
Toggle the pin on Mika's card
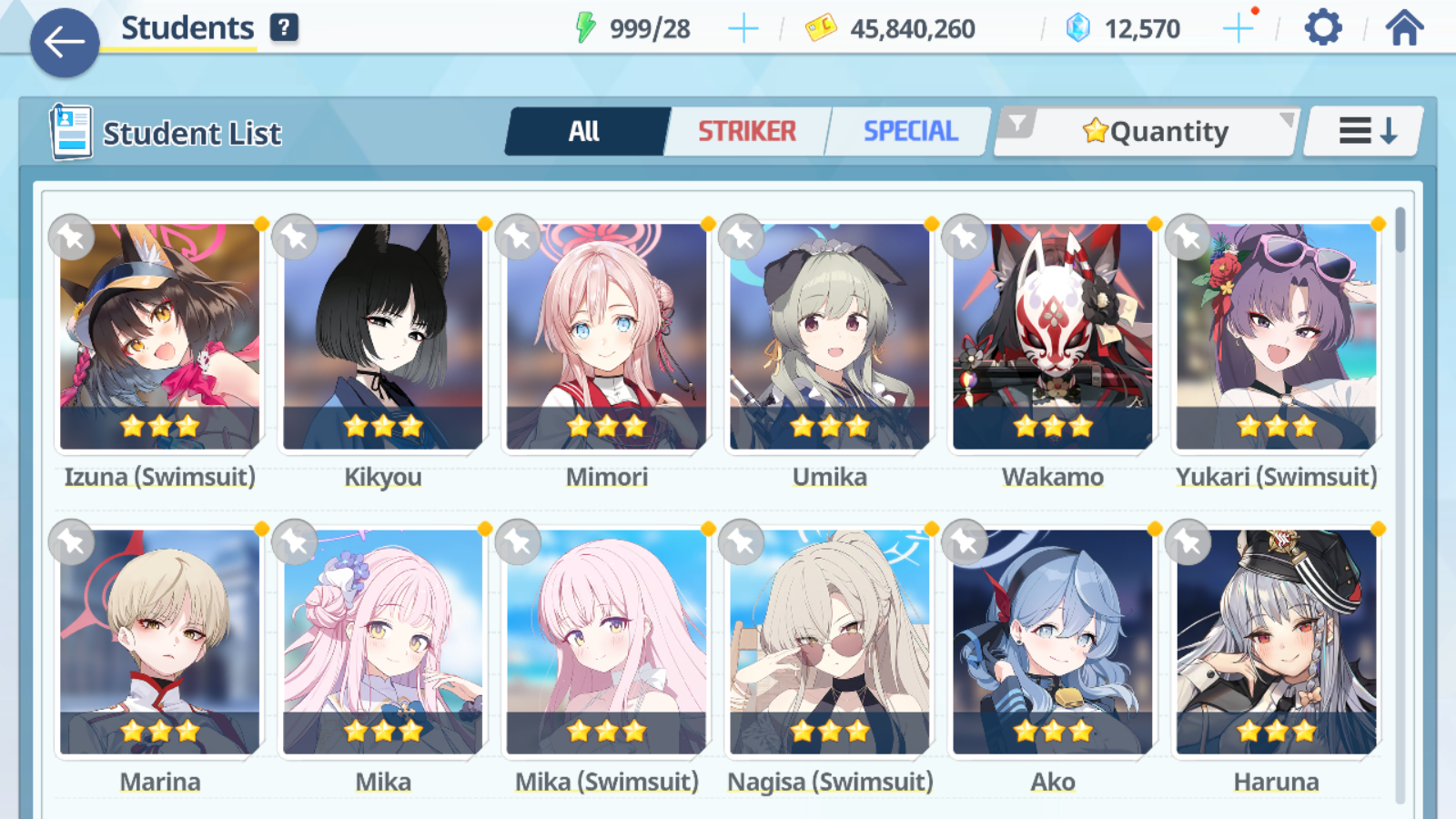(295, 541)
